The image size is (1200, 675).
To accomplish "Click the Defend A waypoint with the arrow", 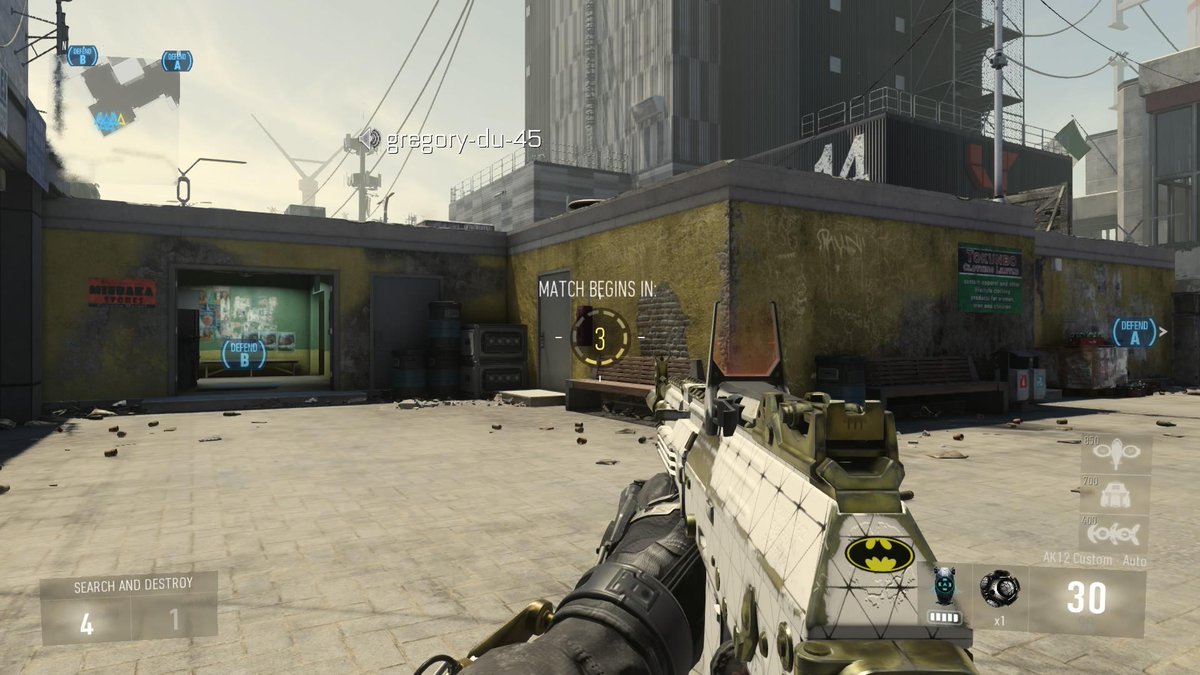I will click(x=1136, y=331).
